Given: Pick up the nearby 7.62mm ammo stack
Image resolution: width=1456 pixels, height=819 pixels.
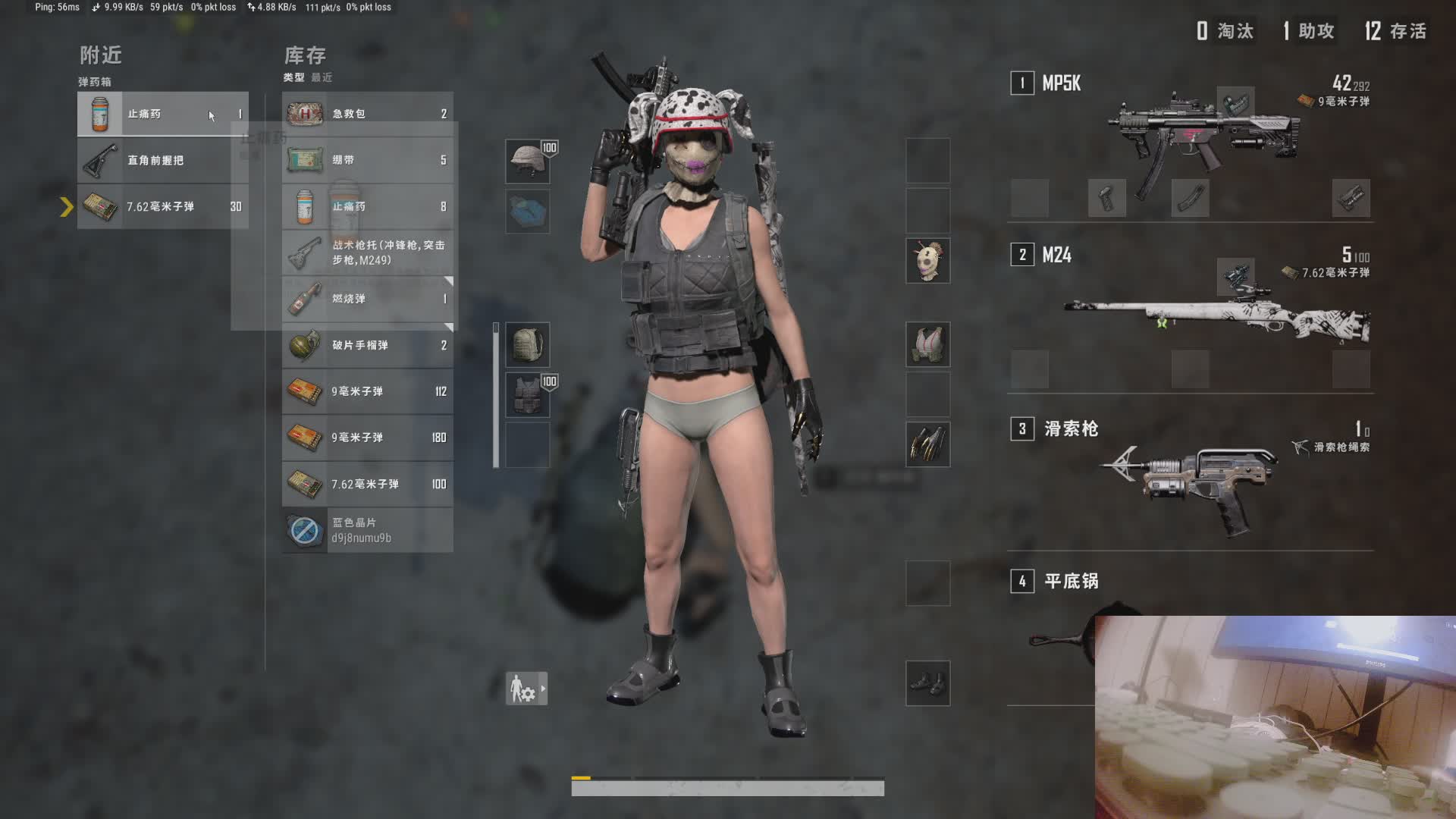Looking at the screenshot, I should click(162, 206).
